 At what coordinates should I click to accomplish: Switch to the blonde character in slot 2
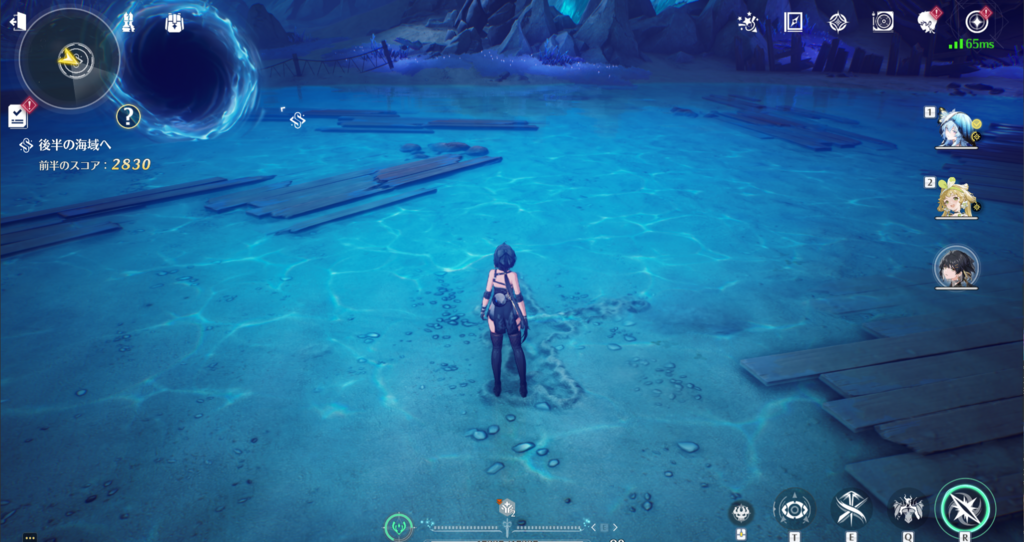[x=957, y=198]
